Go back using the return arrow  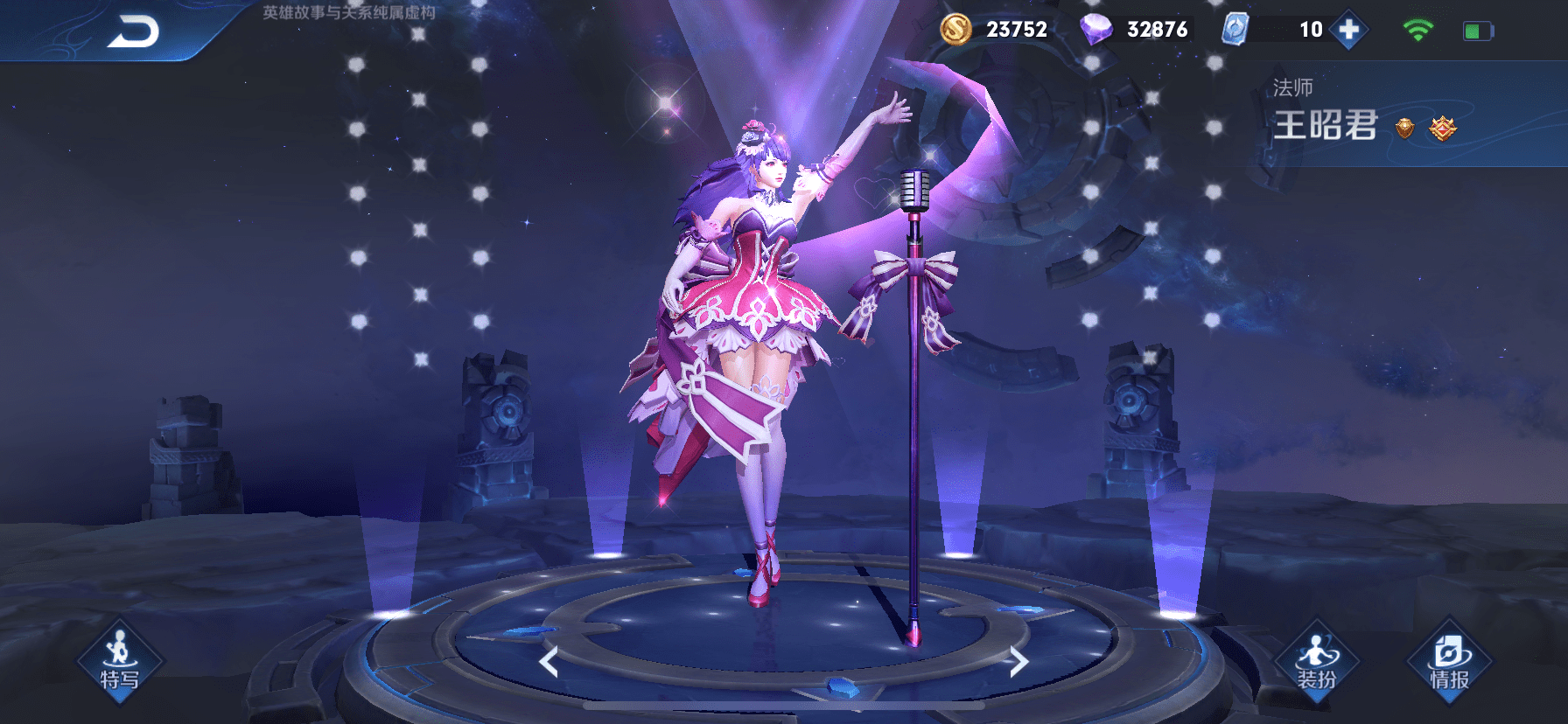pos(133,31)
